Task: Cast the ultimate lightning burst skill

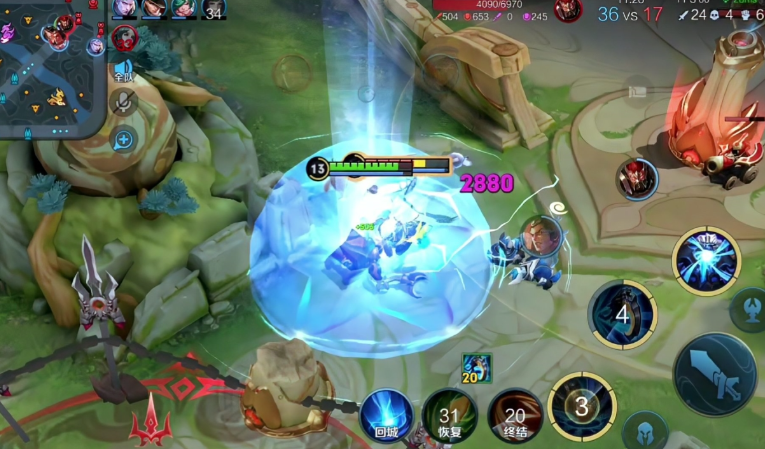Action: click(706, 262)
